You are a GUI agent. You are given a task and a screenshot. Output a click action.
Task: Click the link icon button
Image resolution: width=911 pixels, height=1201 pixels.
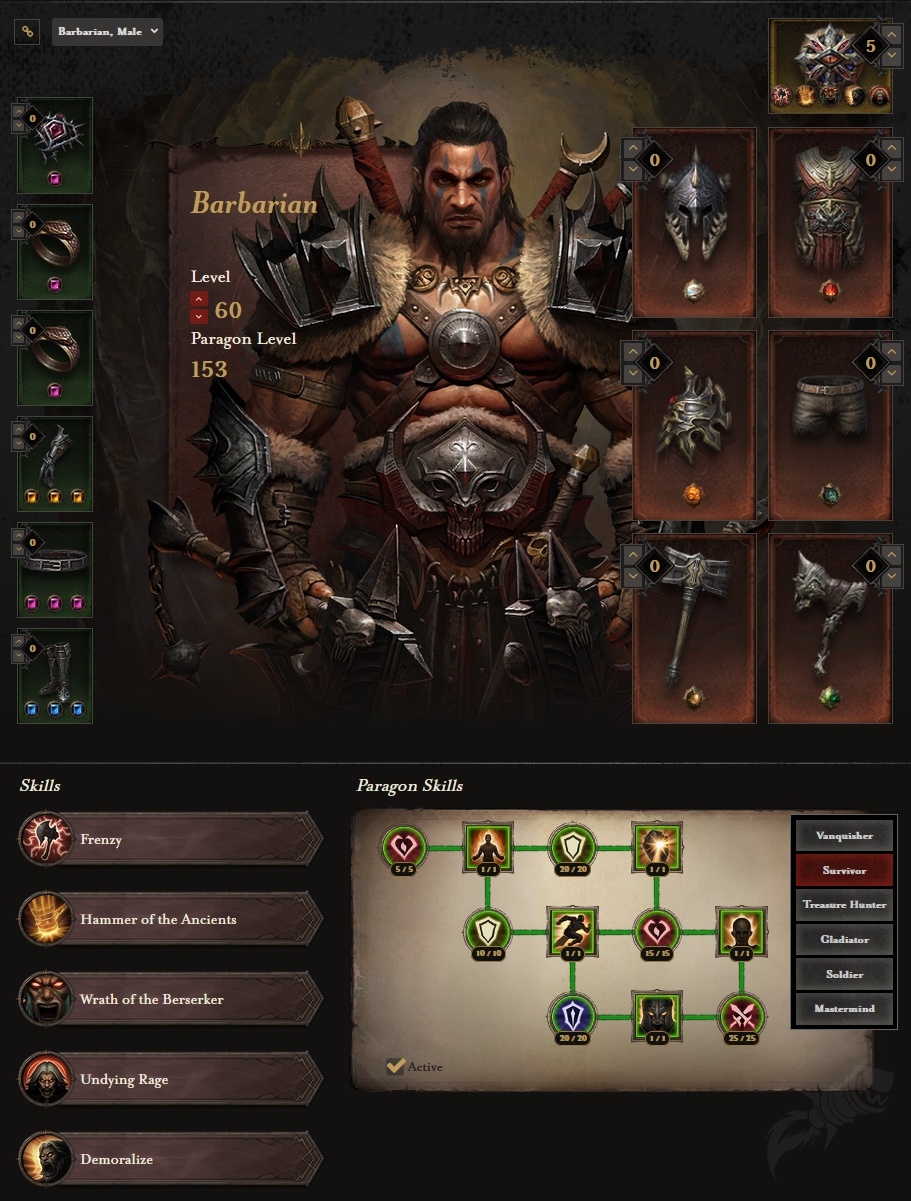(x=27, y=32)
